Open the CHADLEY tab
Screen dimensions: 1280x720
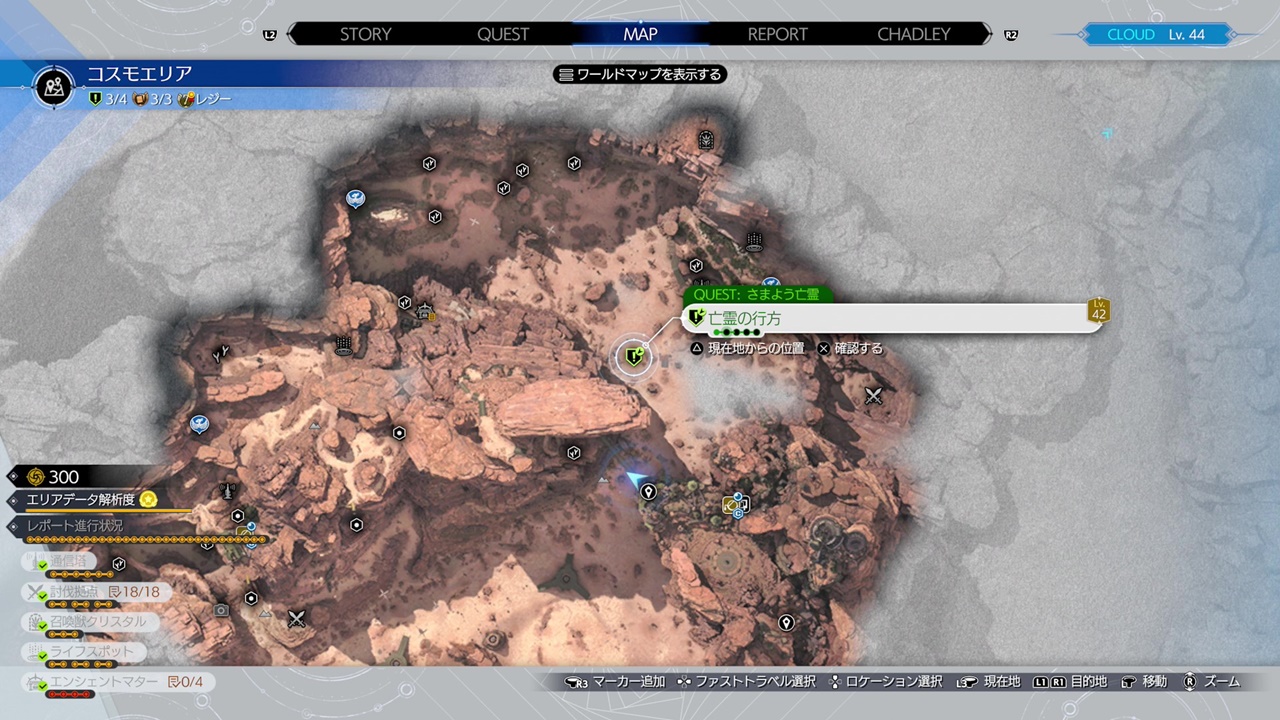click(x=913, y=34)
